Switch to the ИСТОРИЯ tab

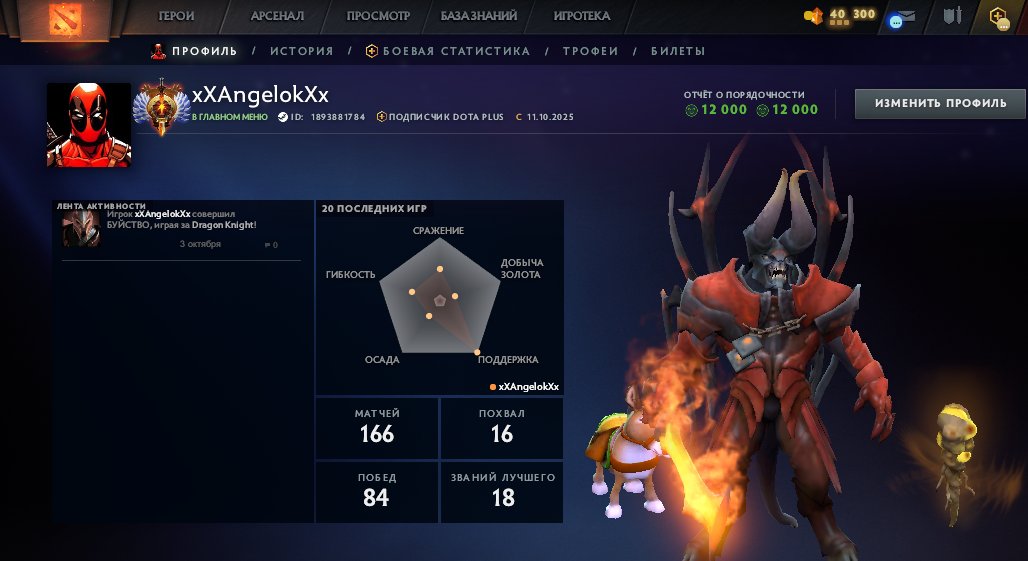[x=301, y=51]
